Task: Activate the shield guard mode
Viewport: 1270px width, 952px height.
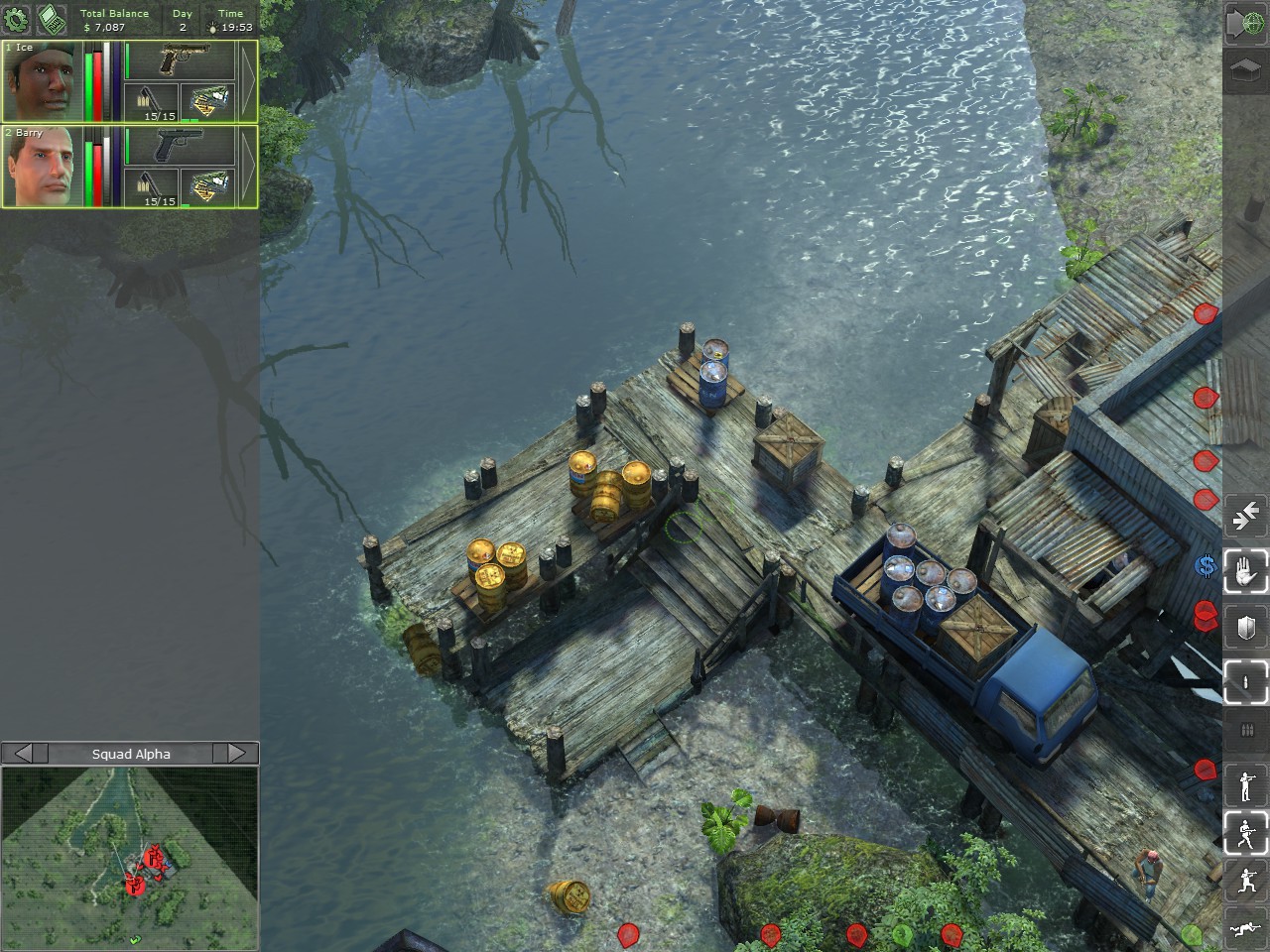Action: (1245, 627)
